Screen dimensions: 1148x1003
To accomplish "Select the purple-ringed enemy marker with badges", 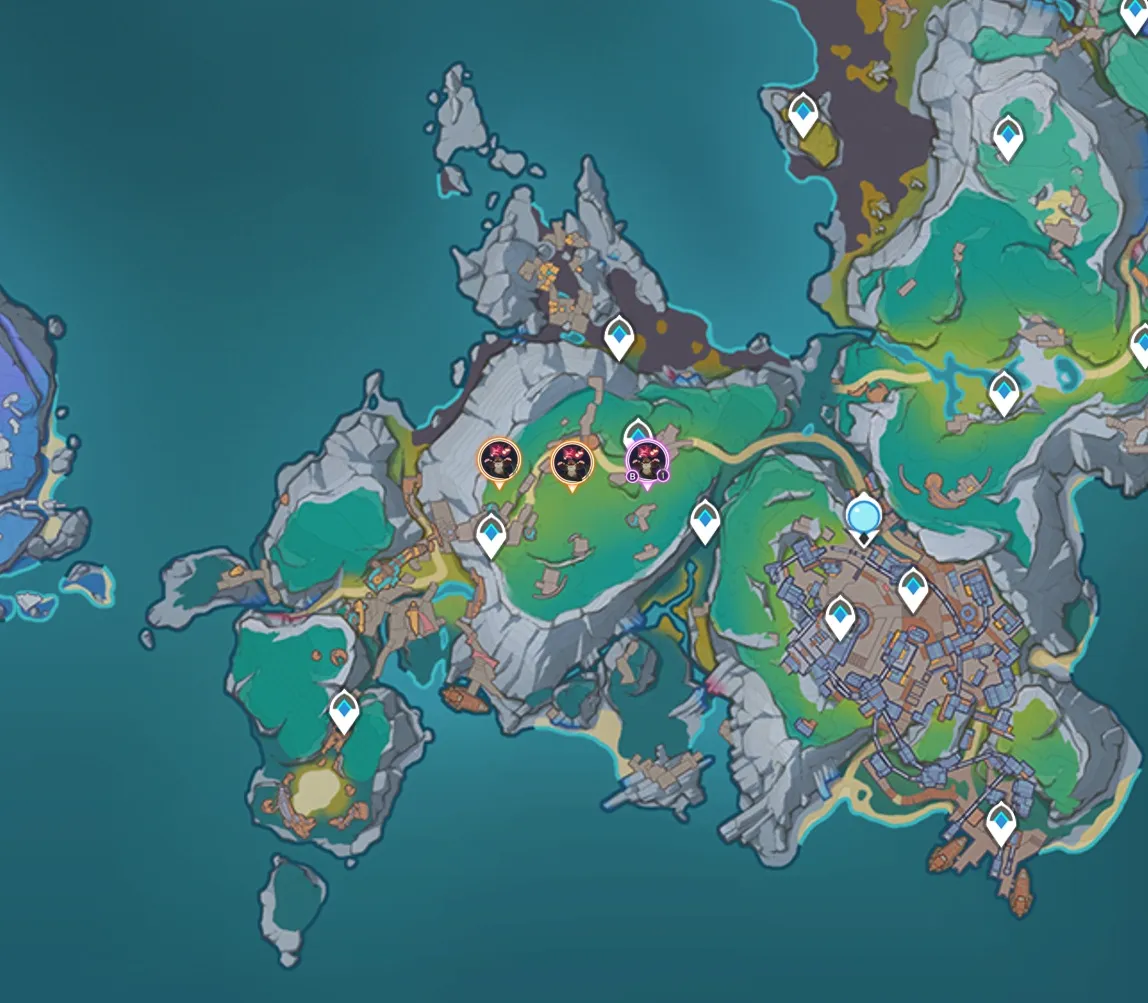I will point(647,461).
